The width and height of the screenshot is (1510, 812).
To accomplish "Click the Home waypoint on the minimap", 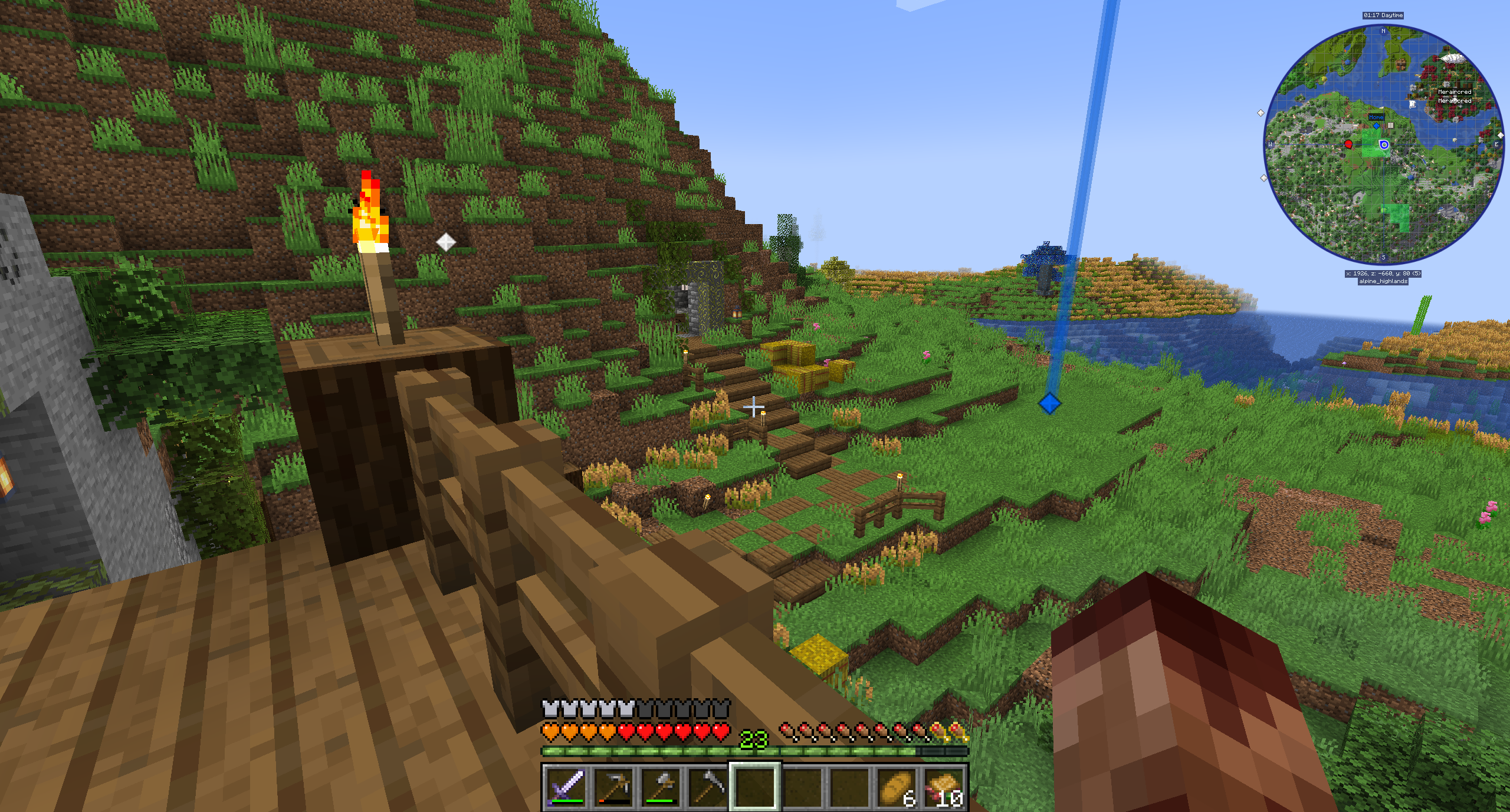I will 1376,125.
